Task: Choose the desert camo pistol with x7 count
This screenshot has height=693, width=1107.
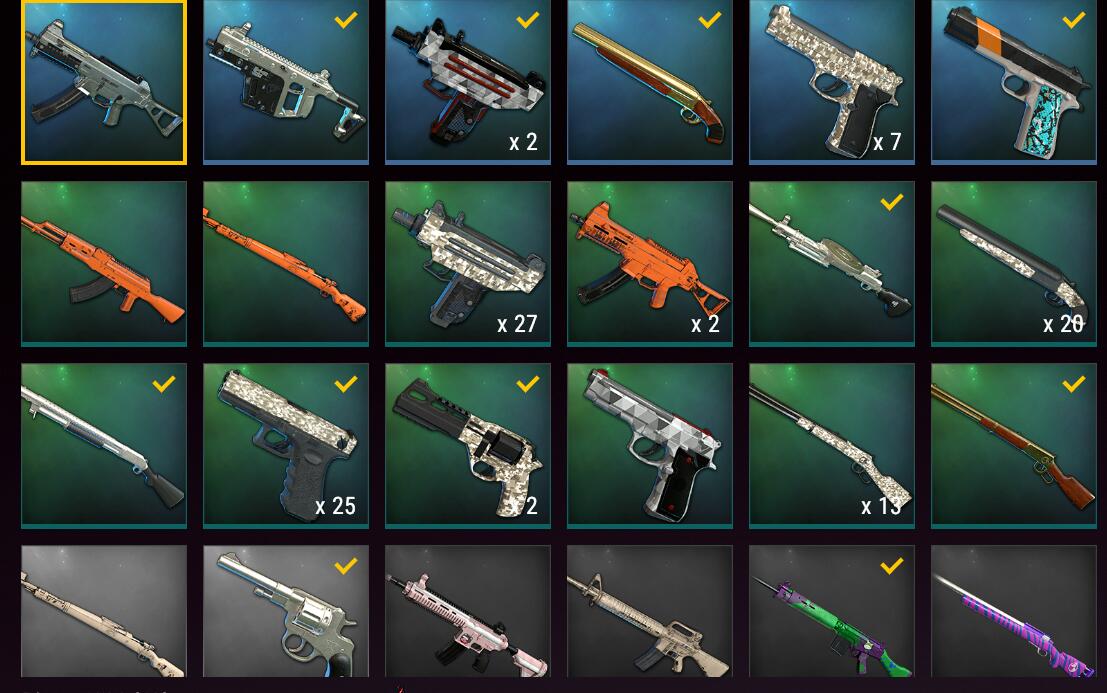Action: (x=832, y=82)
